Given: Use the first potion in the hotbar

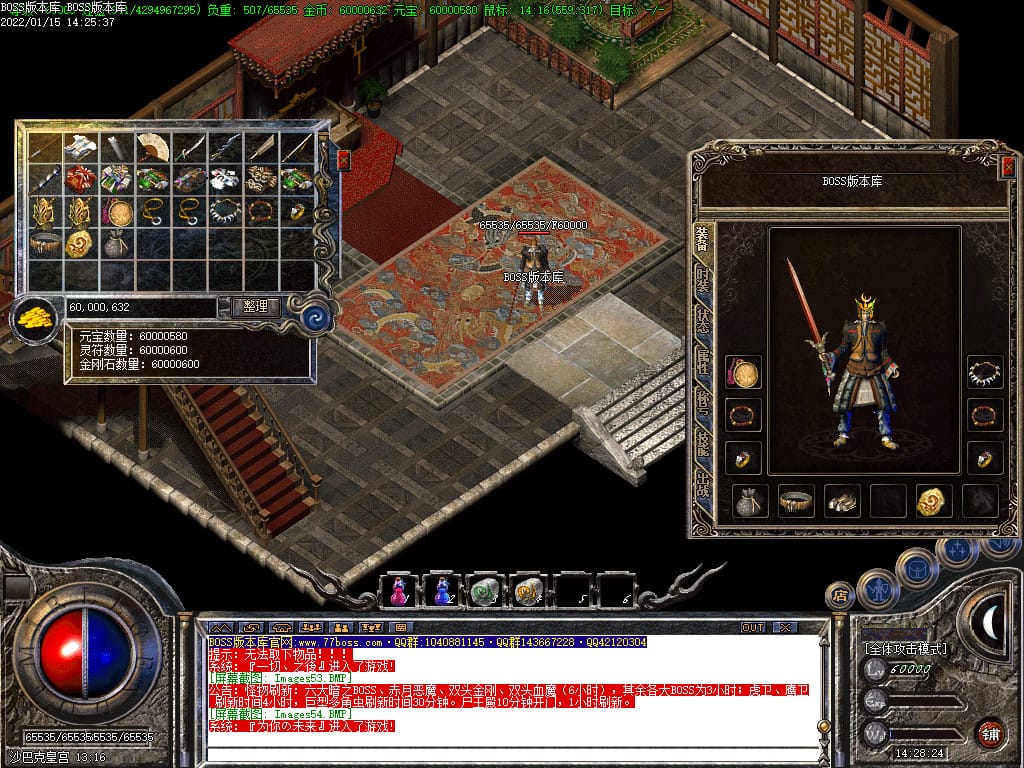Looking at the screenshot, I should click(398, 591).
